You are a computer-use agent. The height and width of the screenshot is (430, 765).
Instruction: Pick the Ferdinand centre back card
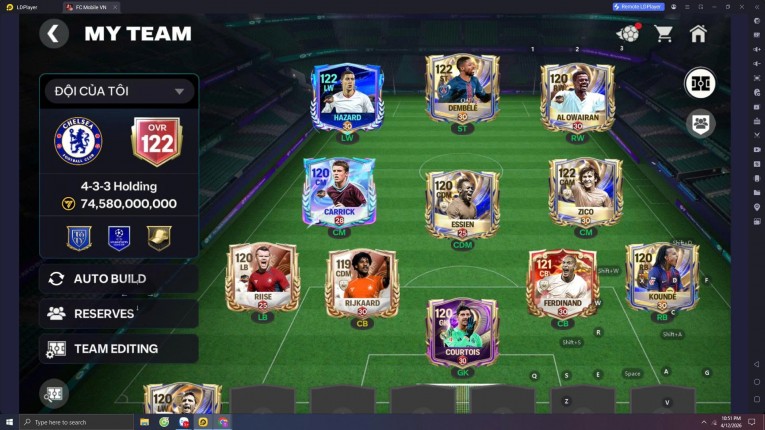[562, 284]
